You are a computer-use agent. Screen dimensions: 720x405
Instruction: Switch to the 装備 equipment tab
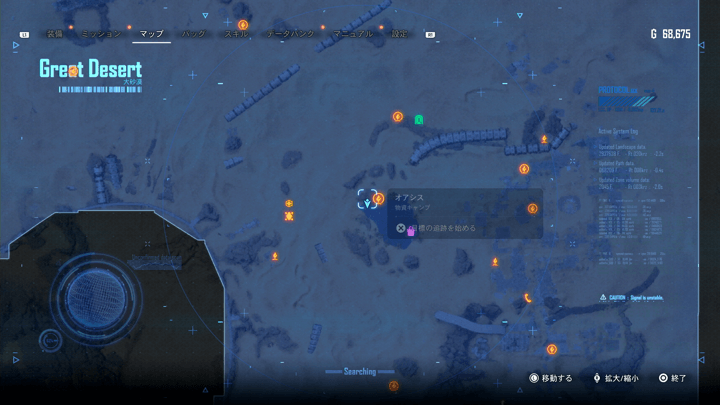tap(54, 34)
